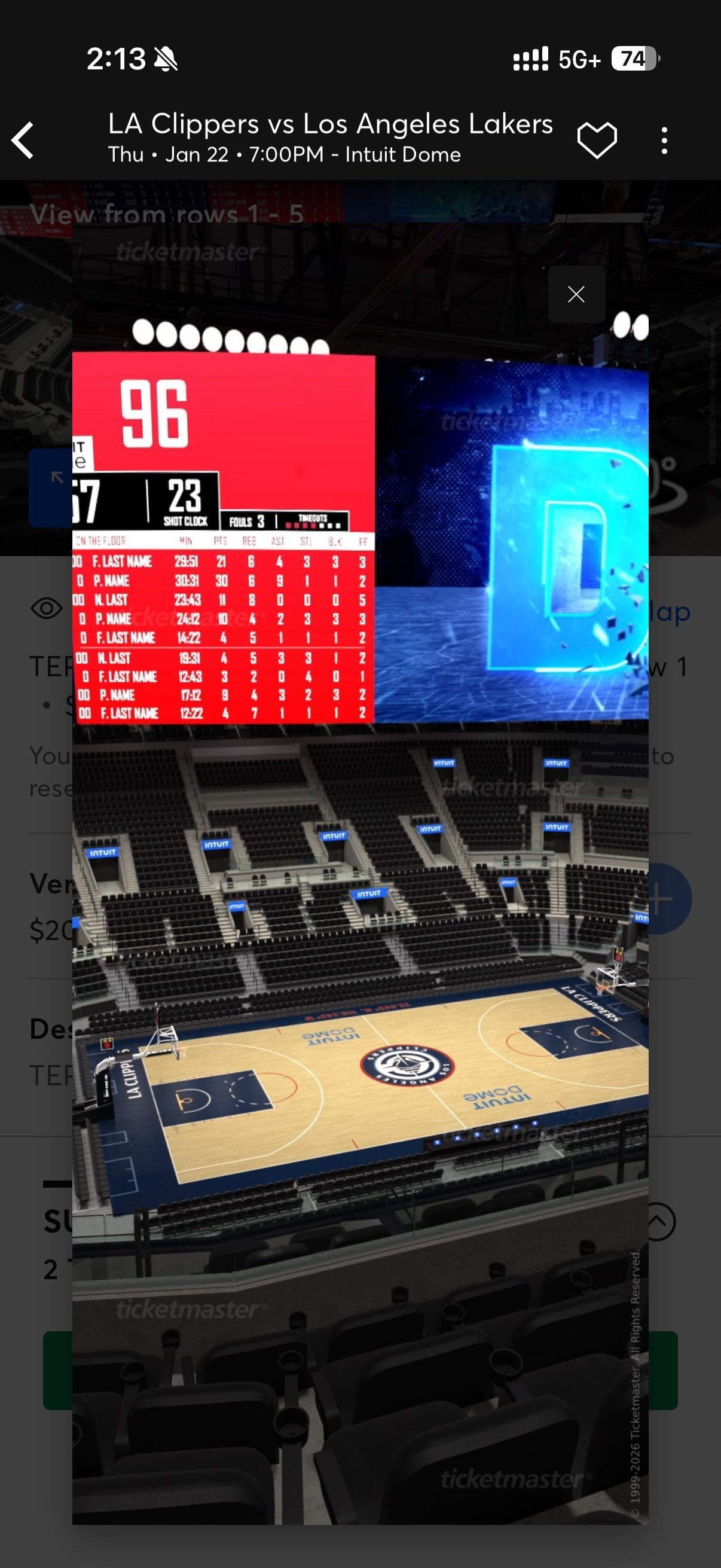Go back with the arrow button
Viewport: 721px width, 1568px height.
23,141
